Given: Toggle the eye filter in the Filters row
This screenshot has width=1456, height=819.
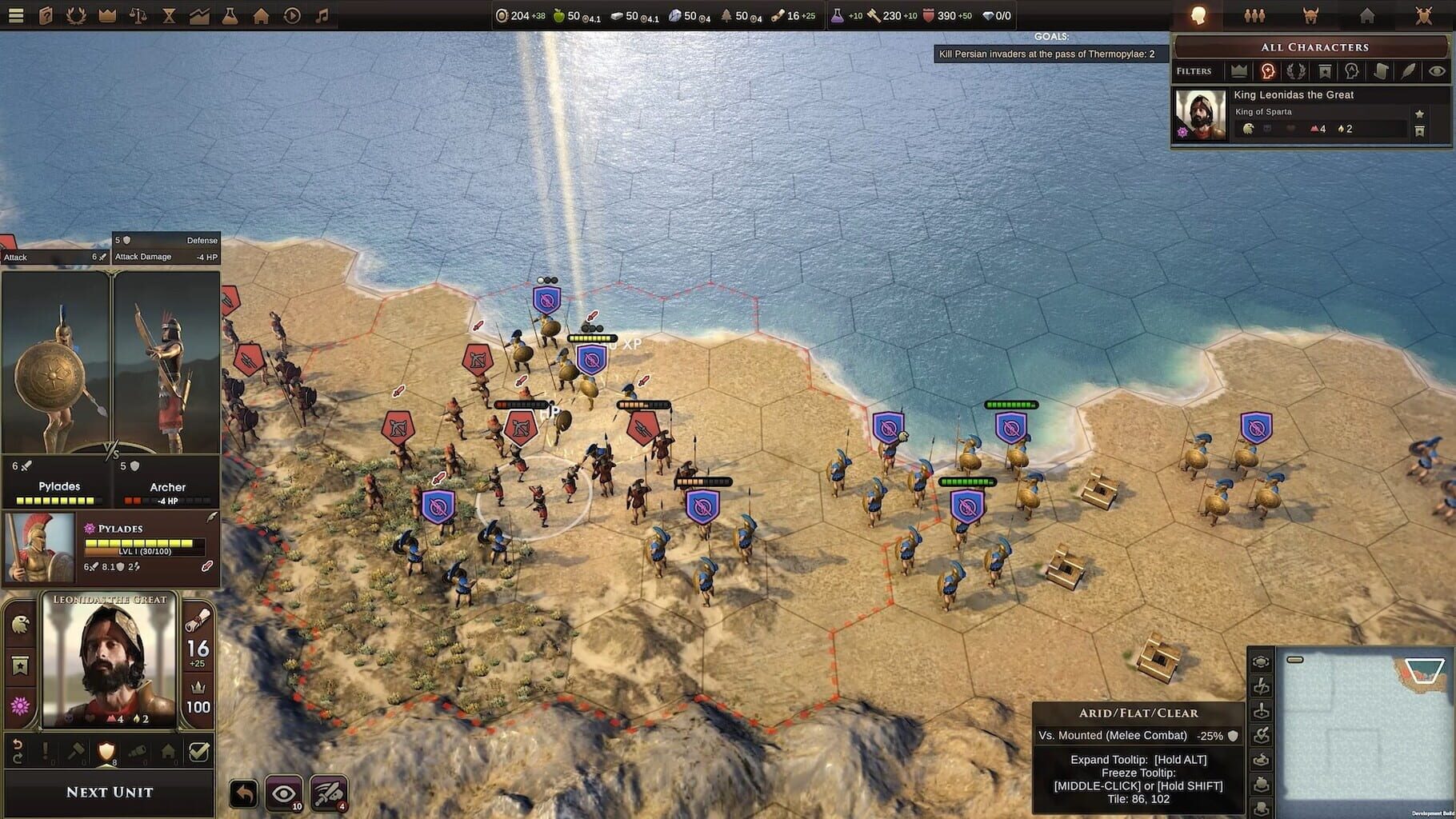Looking at the screenshot, I should pyautogui.click(x=1437, y=70).
